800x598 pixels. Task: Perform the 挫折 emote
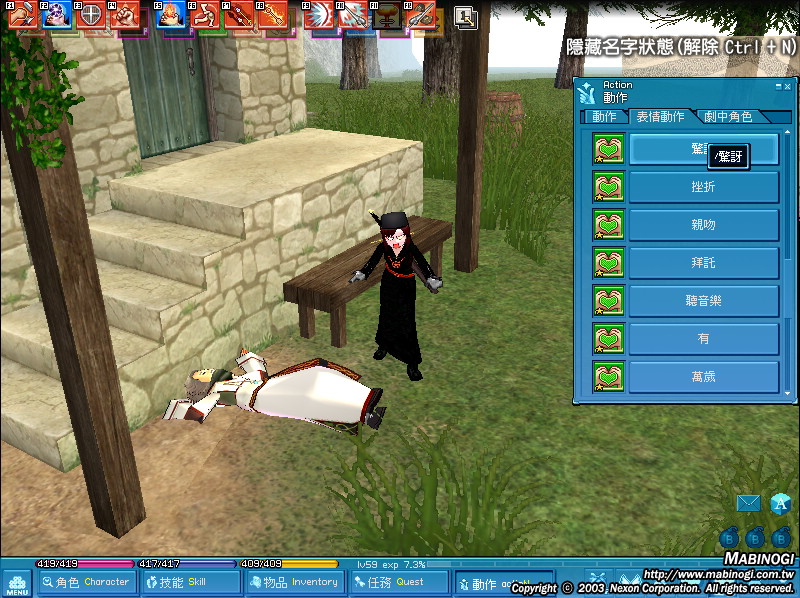click(703, 187)
